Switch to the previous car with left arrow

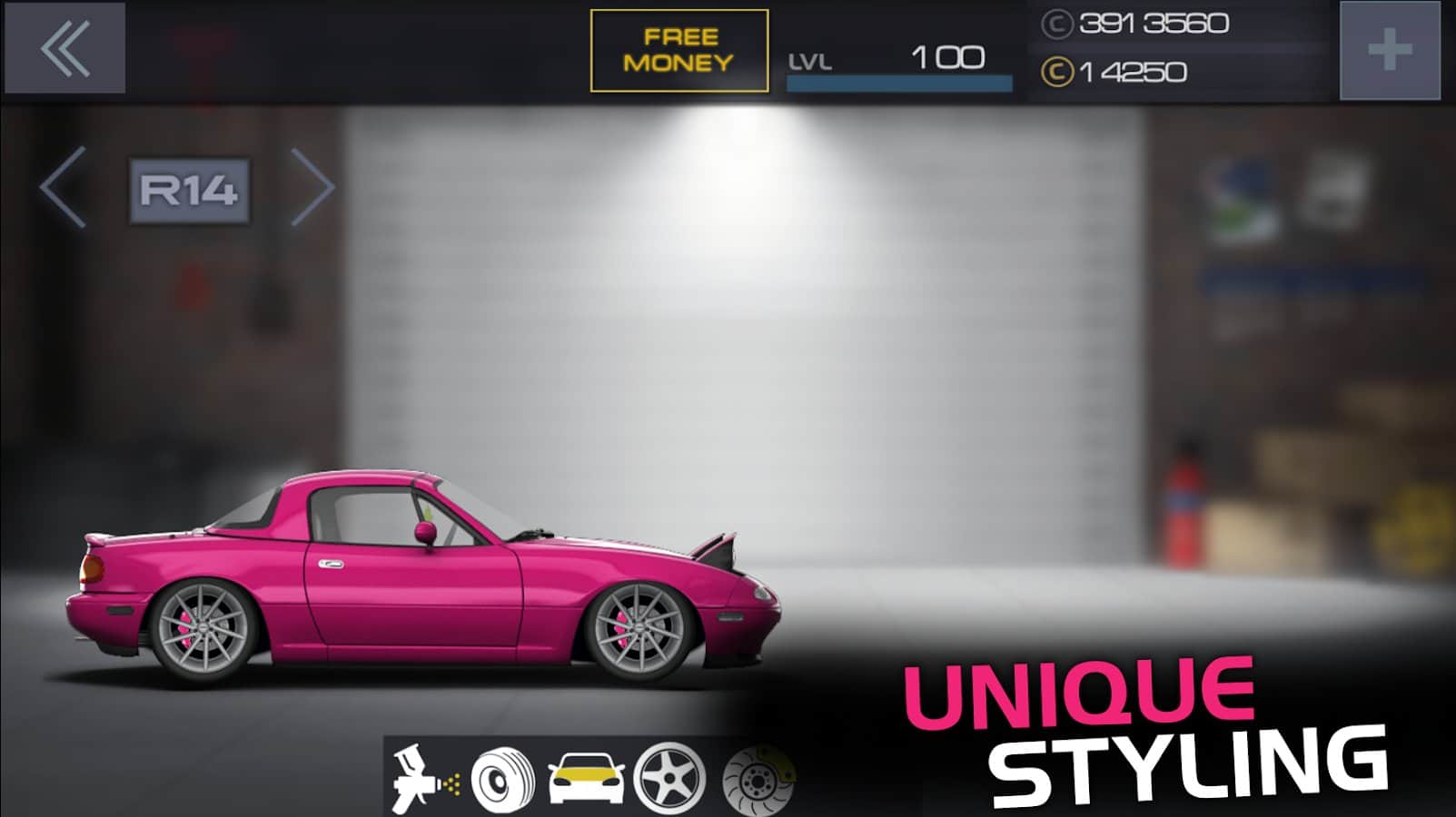click(64, 187)
